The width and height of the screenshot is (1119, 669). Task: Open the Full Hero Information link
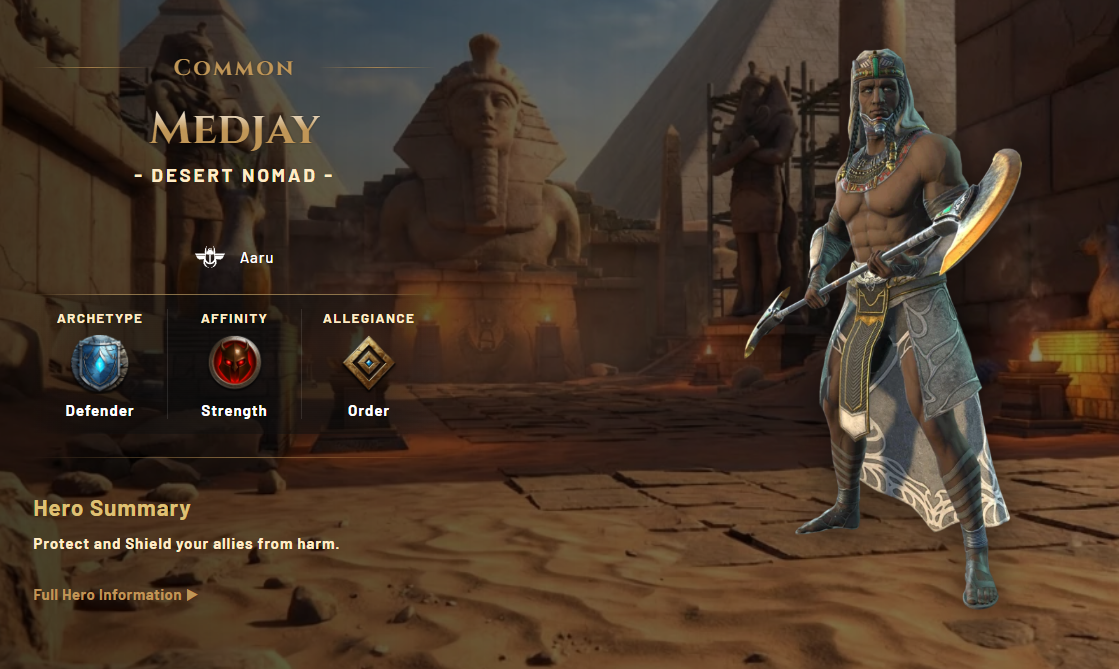115,595
